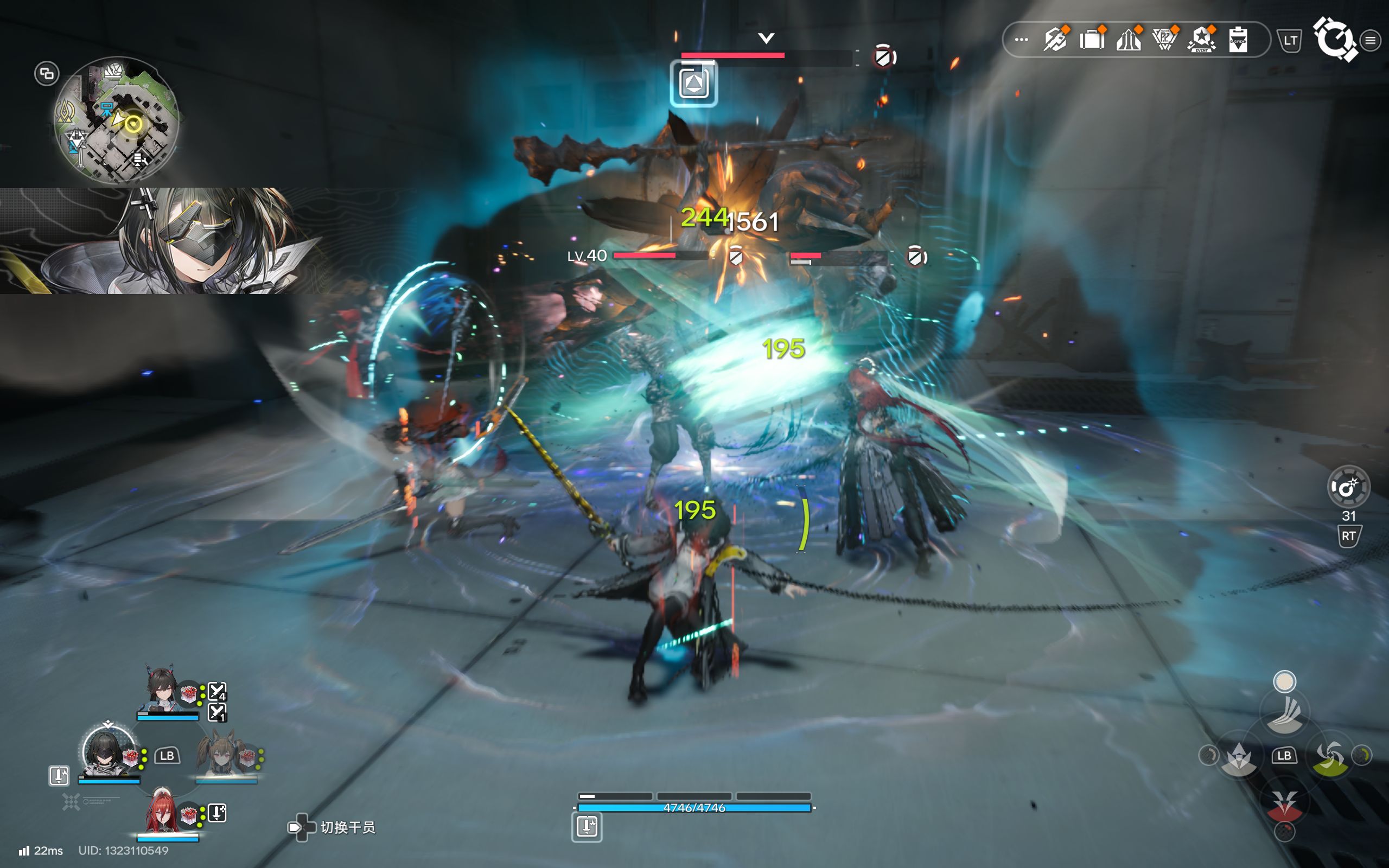The image size is (1389, 868).
Task: Click the glowing square target marker above boss
Action: coord(693,84)
